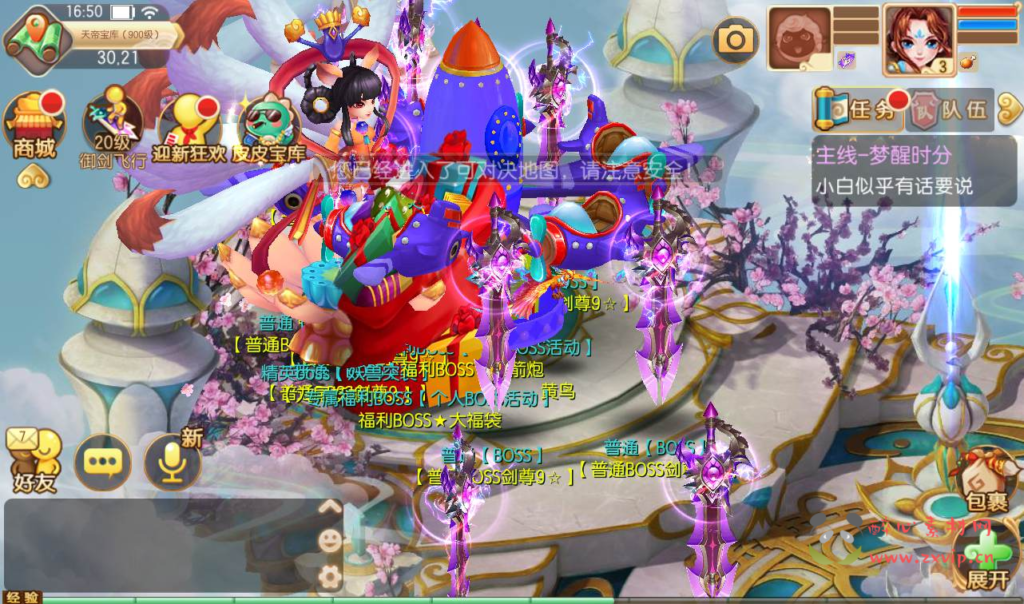Open the 商城 shop

[x=35, y=125]
